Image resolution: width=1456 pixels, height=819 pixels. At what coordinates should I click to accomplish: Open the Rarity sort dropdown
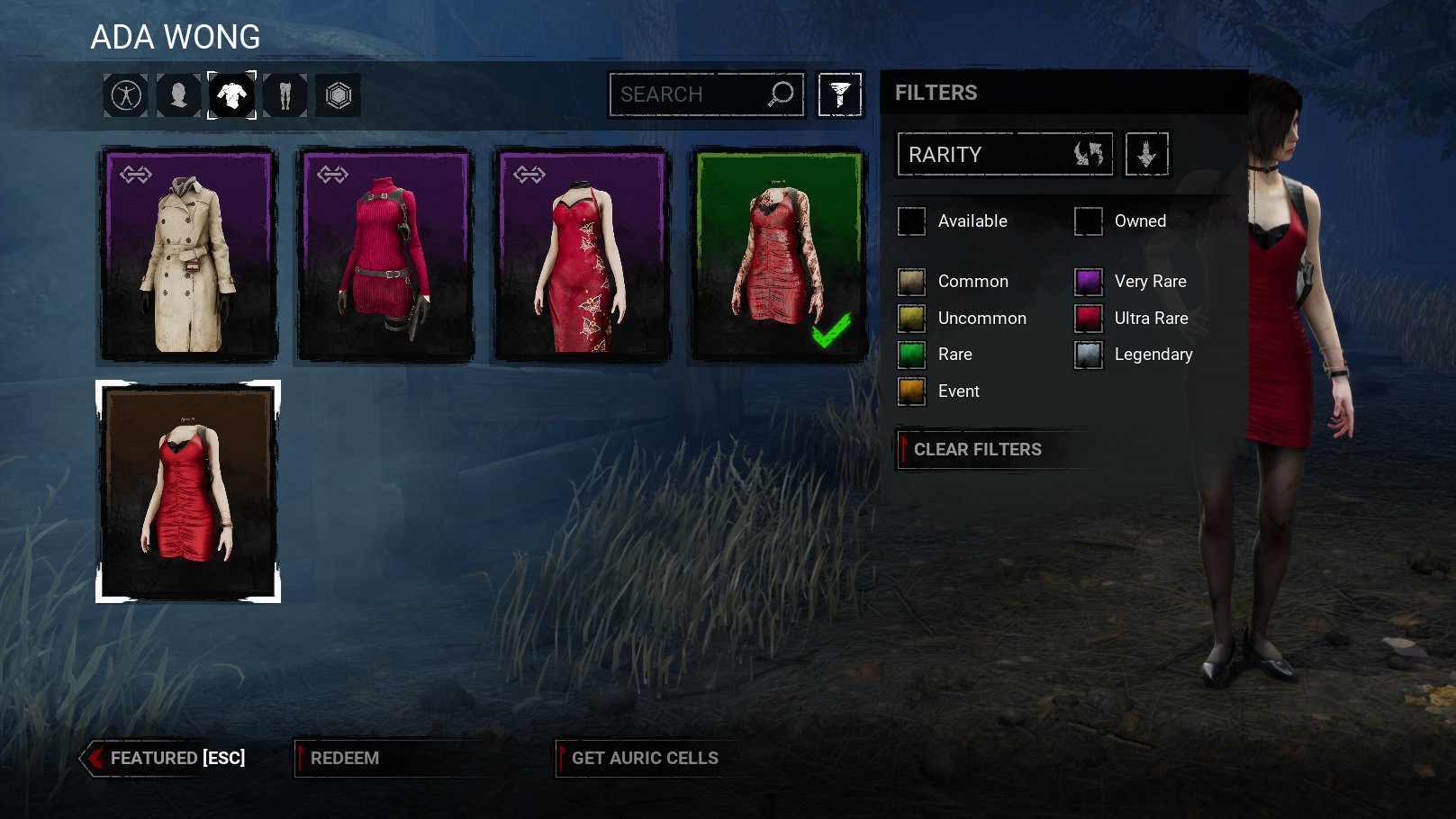(x=1005, y=155)
